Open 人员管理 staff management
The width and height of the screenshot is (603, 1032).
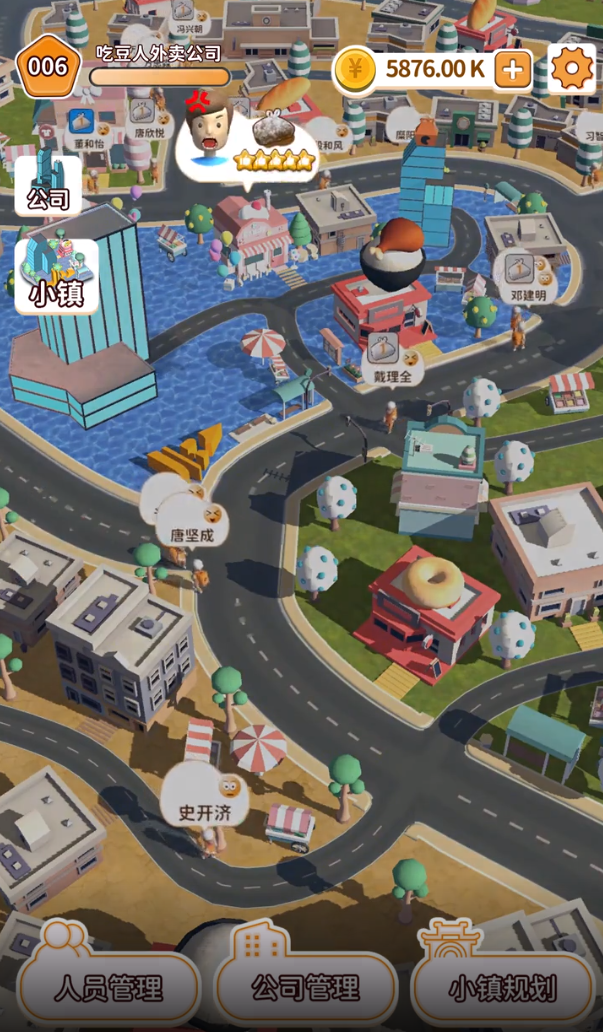coord(109,987)
